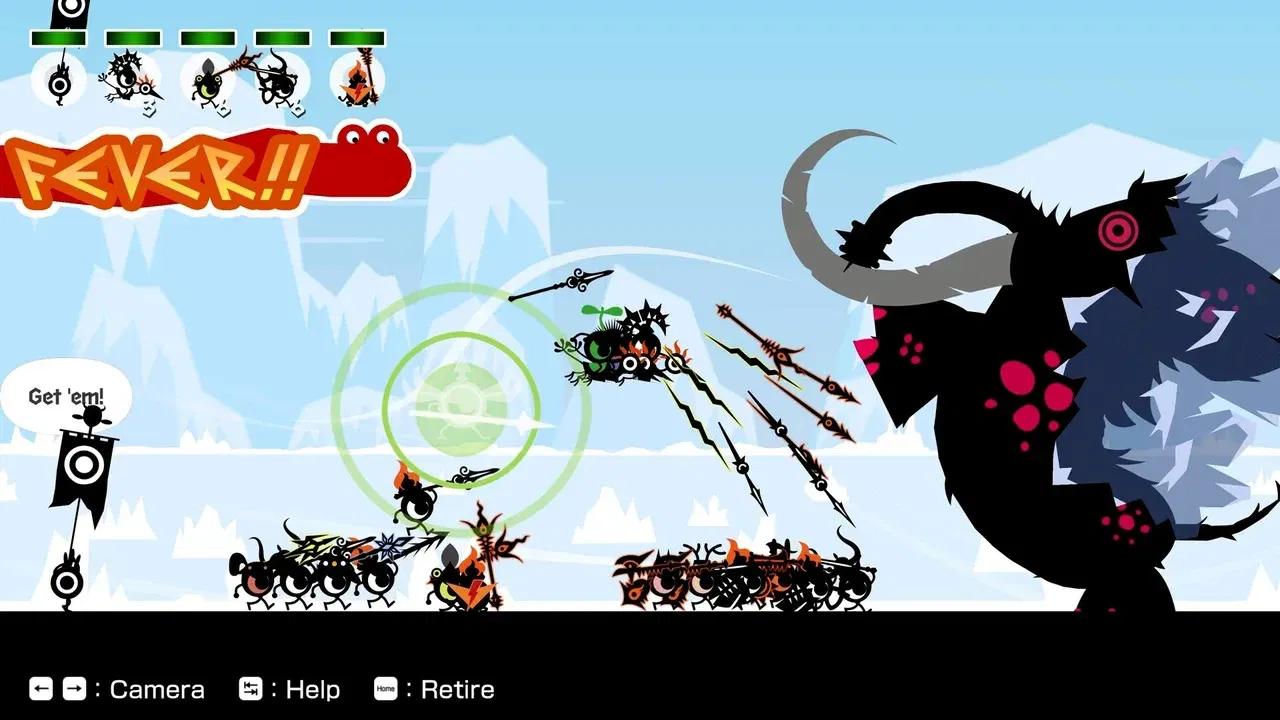Click the left arrow camera icon

click(x=40, y=689)
